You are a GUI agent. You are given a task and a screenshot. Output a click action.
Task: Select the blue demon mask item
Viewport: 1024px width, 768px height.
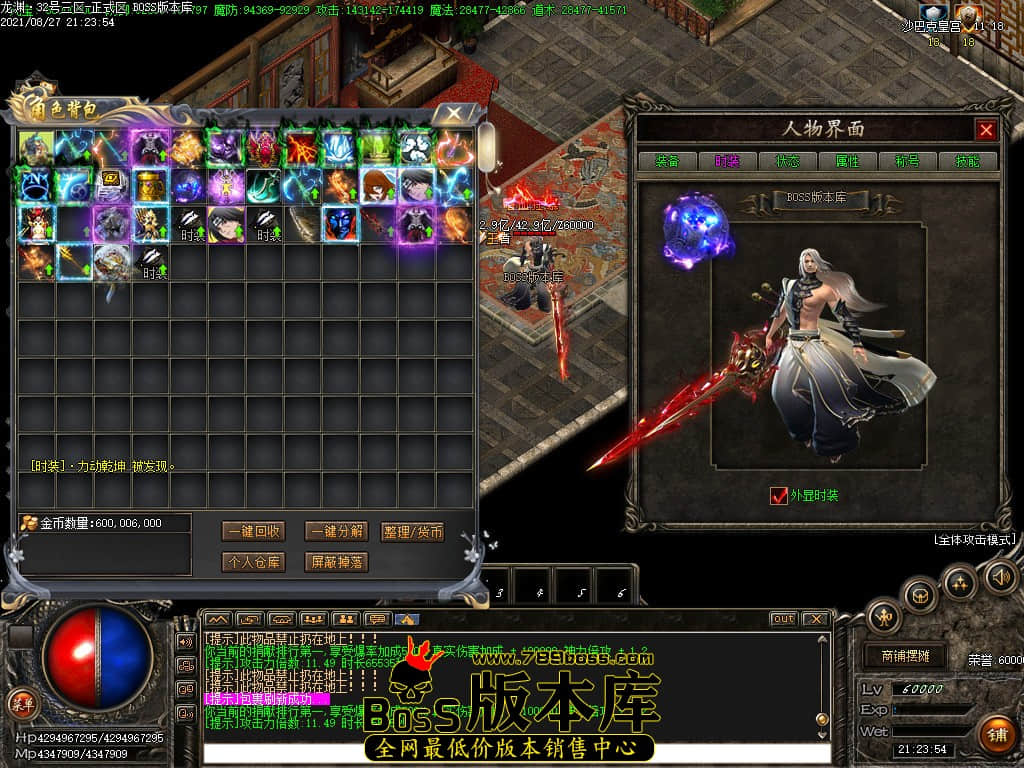[x=339, y=224]
